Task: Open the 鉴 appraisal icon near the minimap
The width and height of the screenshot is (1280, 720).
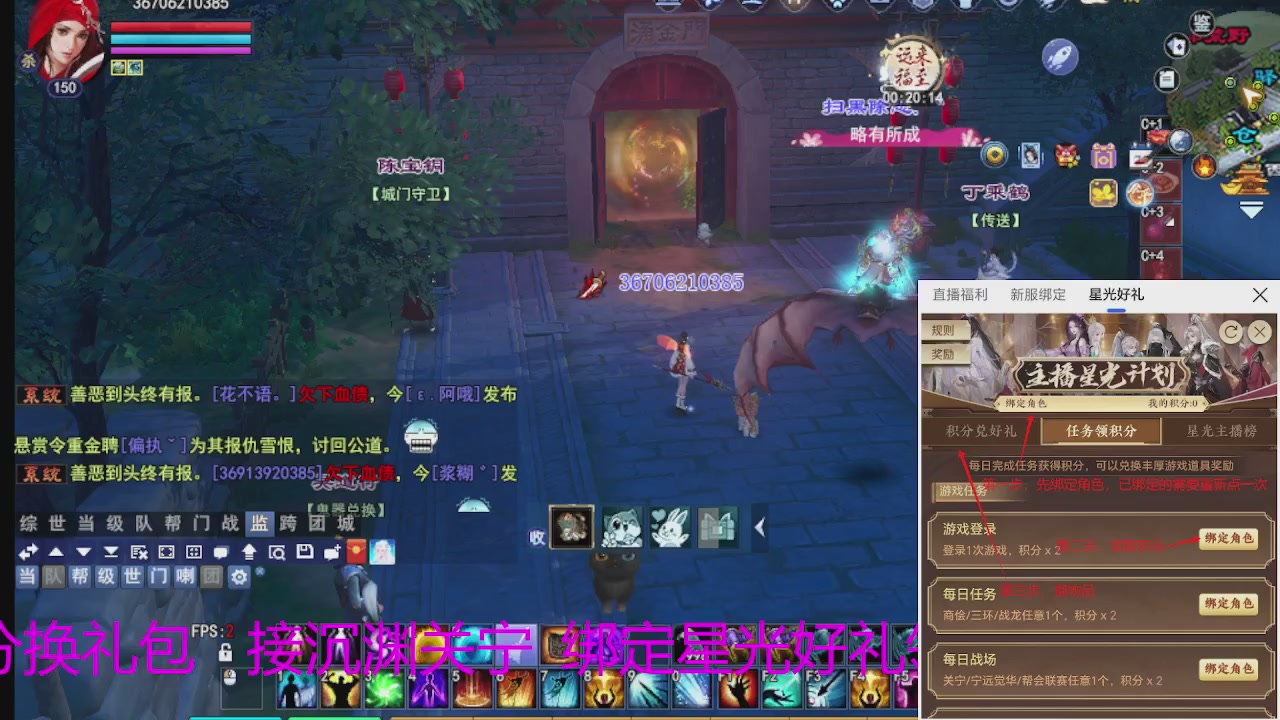Action: (x=1200, y=22)
